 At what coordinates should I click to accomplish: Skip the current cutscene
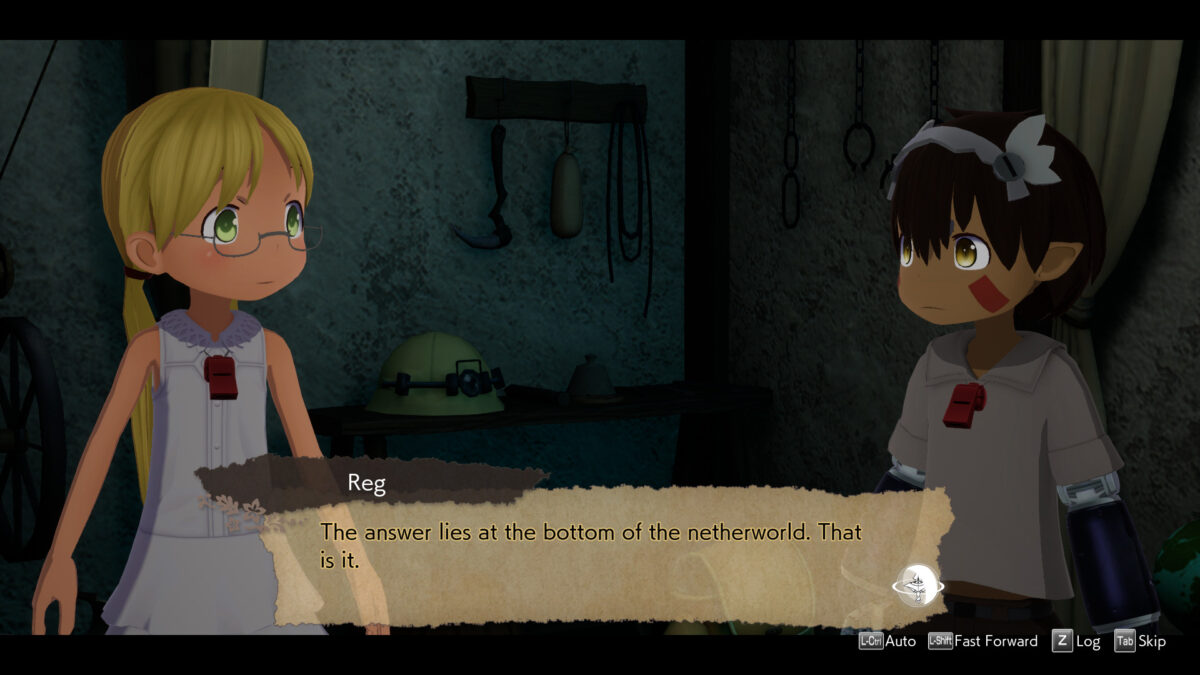[1140, 642]
